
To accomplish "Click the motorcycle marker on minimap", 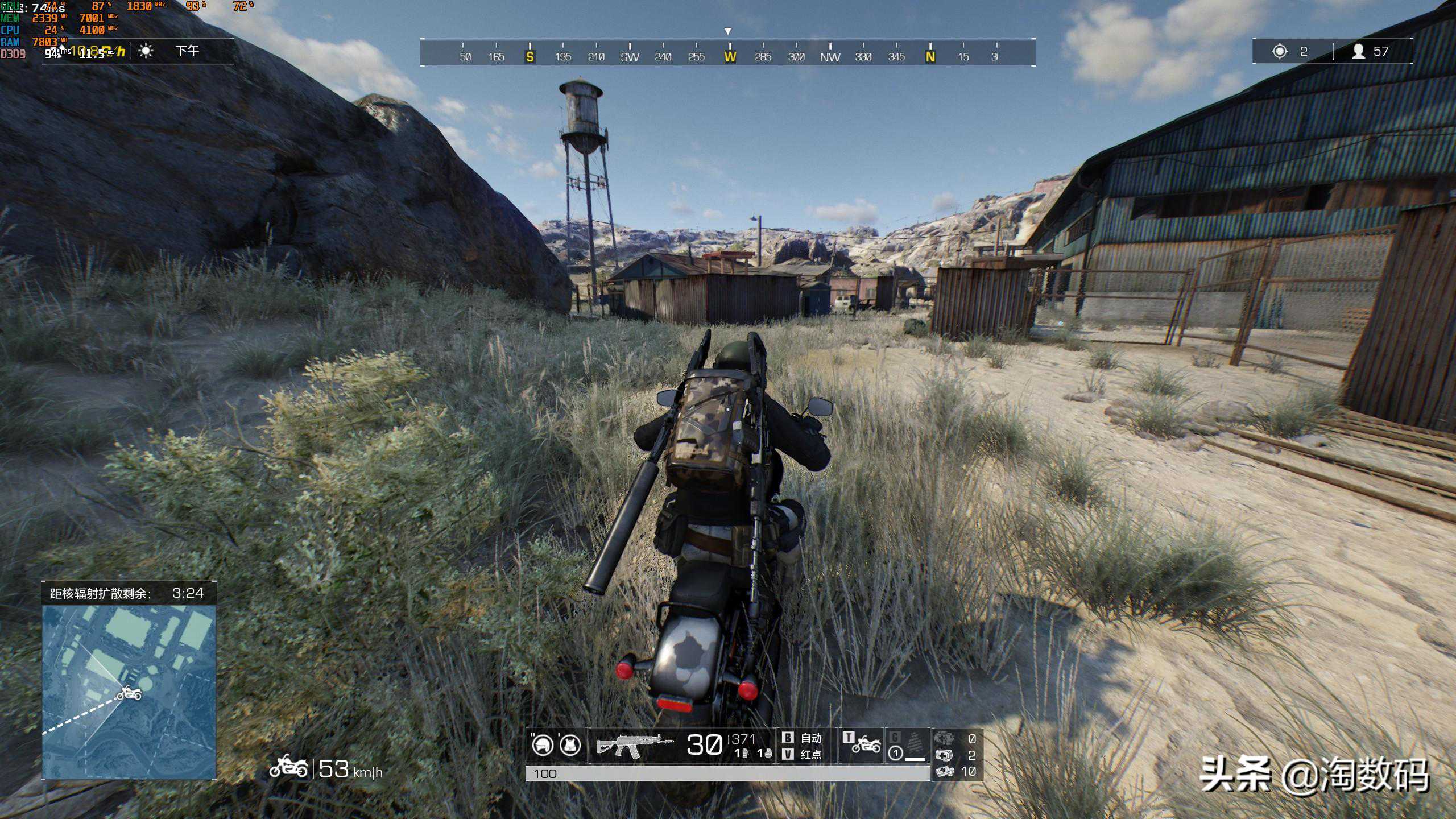I will (x=129, y=694).
